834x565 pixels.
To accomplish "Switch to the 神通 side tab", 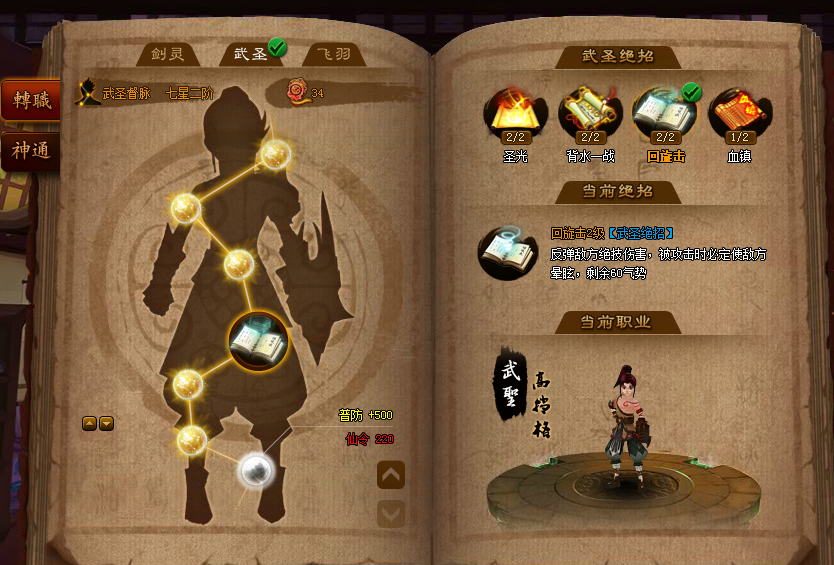I will coord(30,152).
